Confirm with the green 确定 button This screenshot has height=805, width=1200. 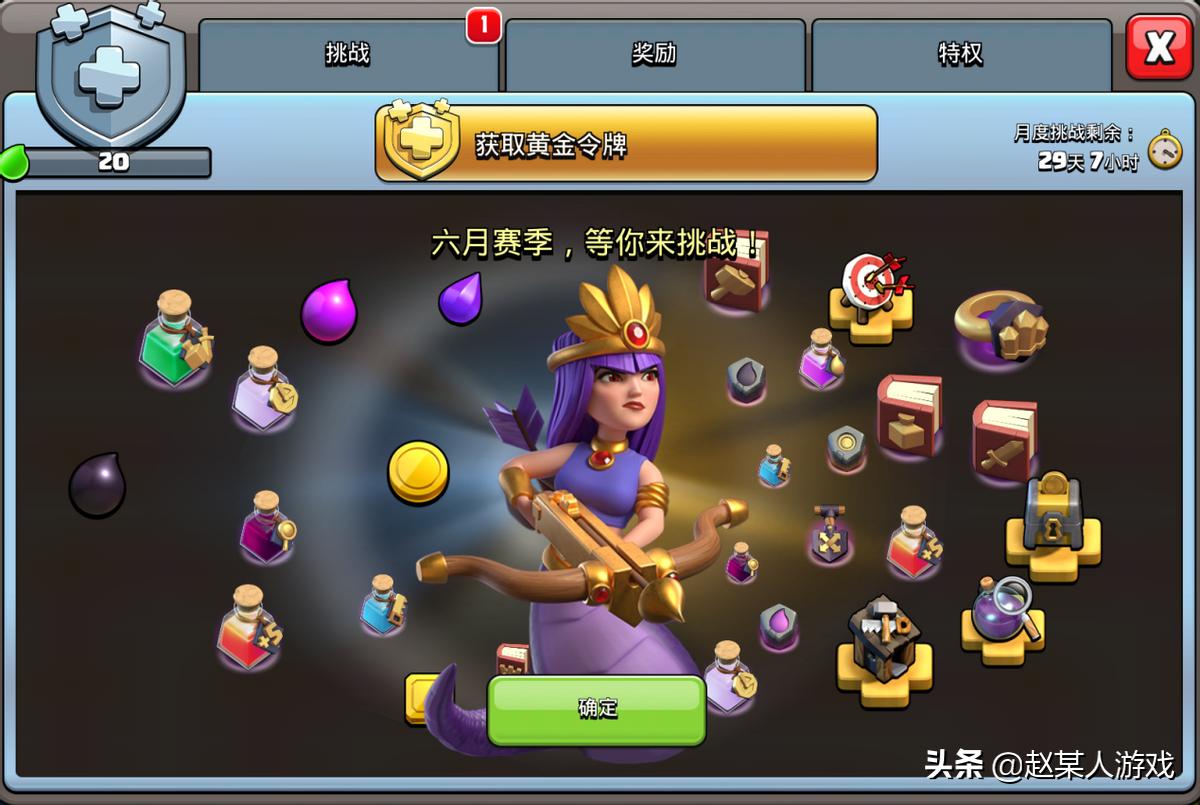597,709
